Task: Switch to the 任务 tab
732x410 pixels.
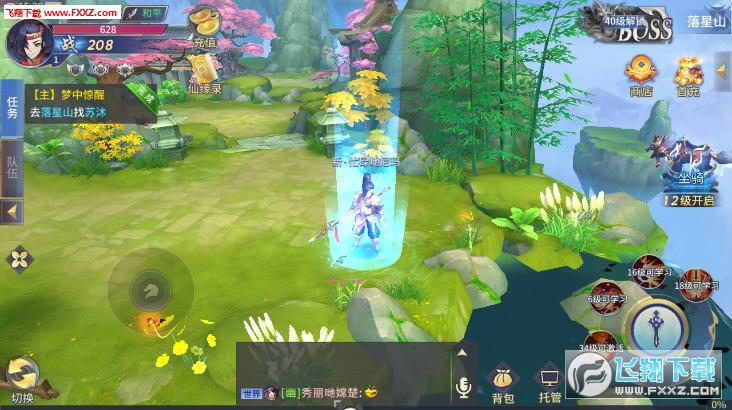Action: point(13,107)
